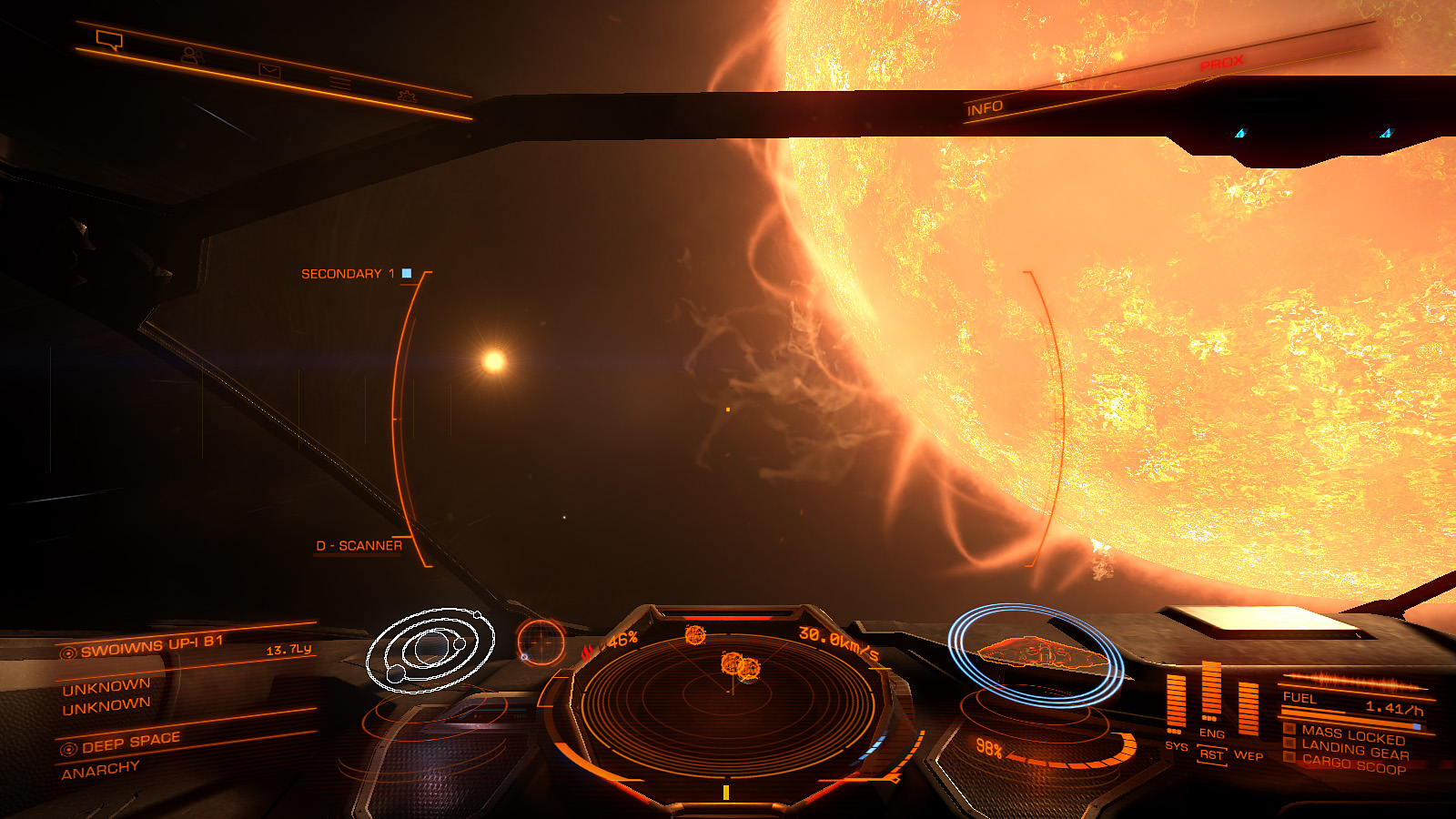Open the friends and wings icon
1456x819 pixels.
tap(190, 56)
